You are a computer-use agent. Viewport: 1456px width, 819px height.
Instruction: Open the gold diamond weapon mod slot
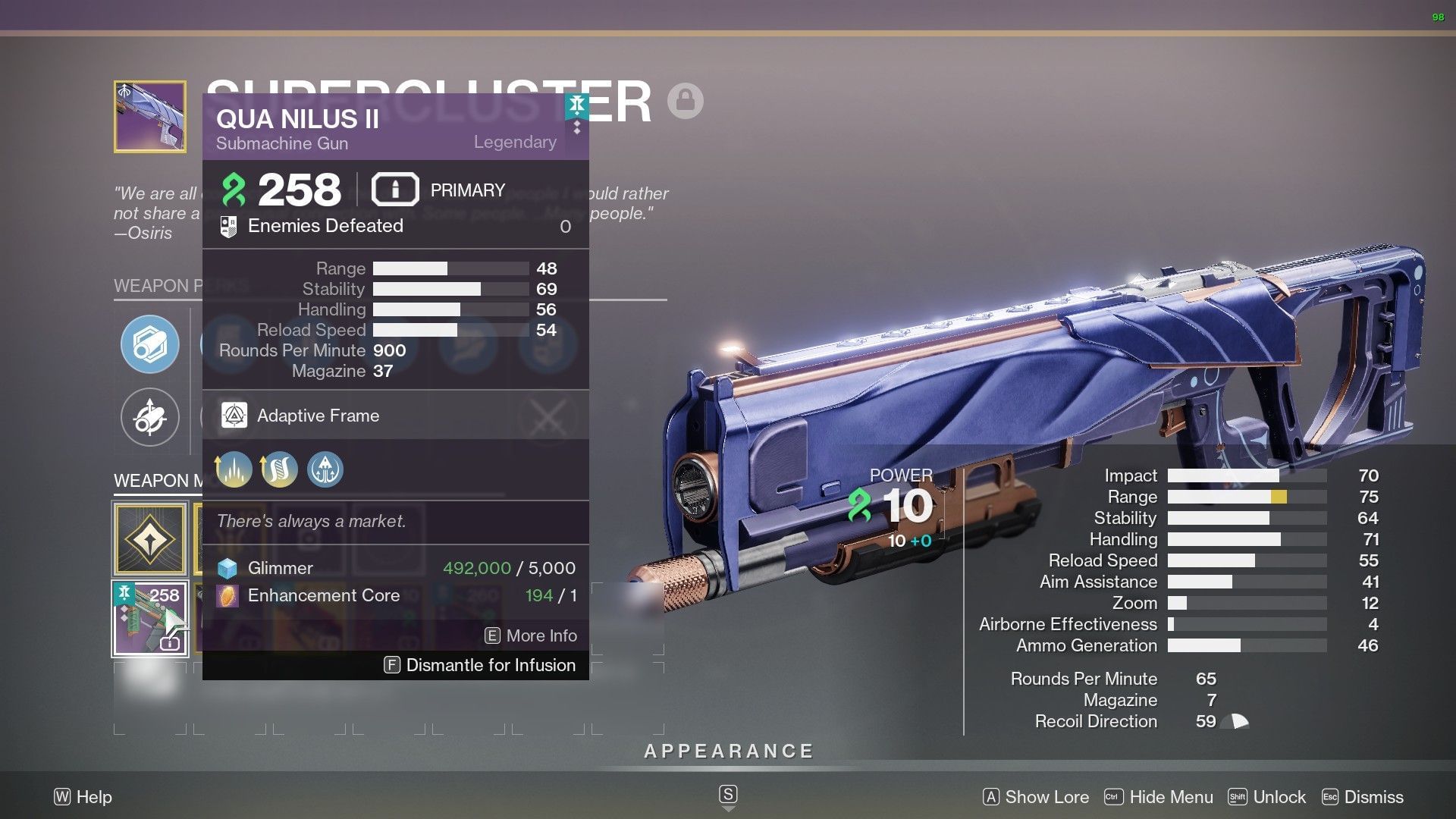point(149,539)
